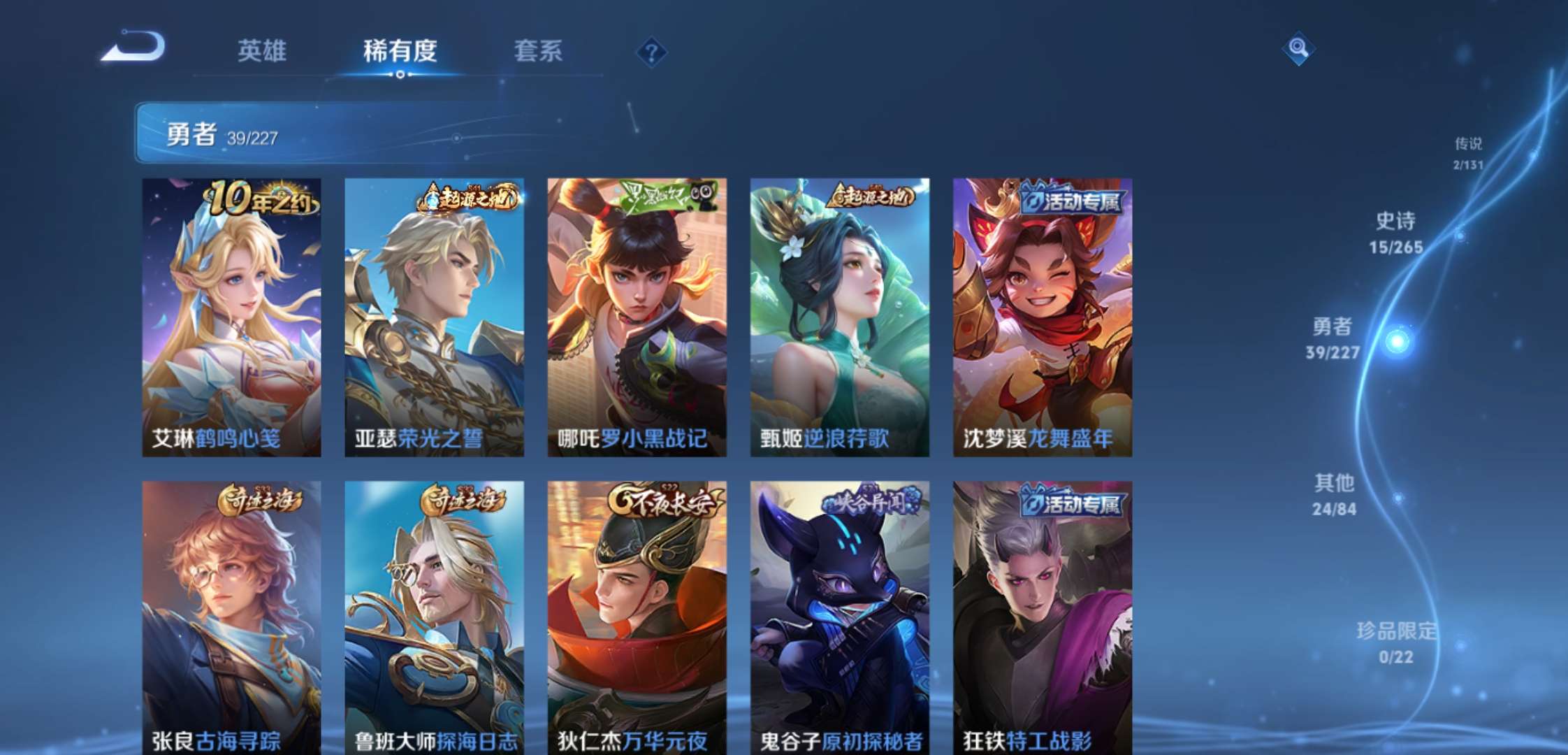Switch to the 英雄 tab
Viewport: 1568px width, 755px height.
(x=262, y=50)
